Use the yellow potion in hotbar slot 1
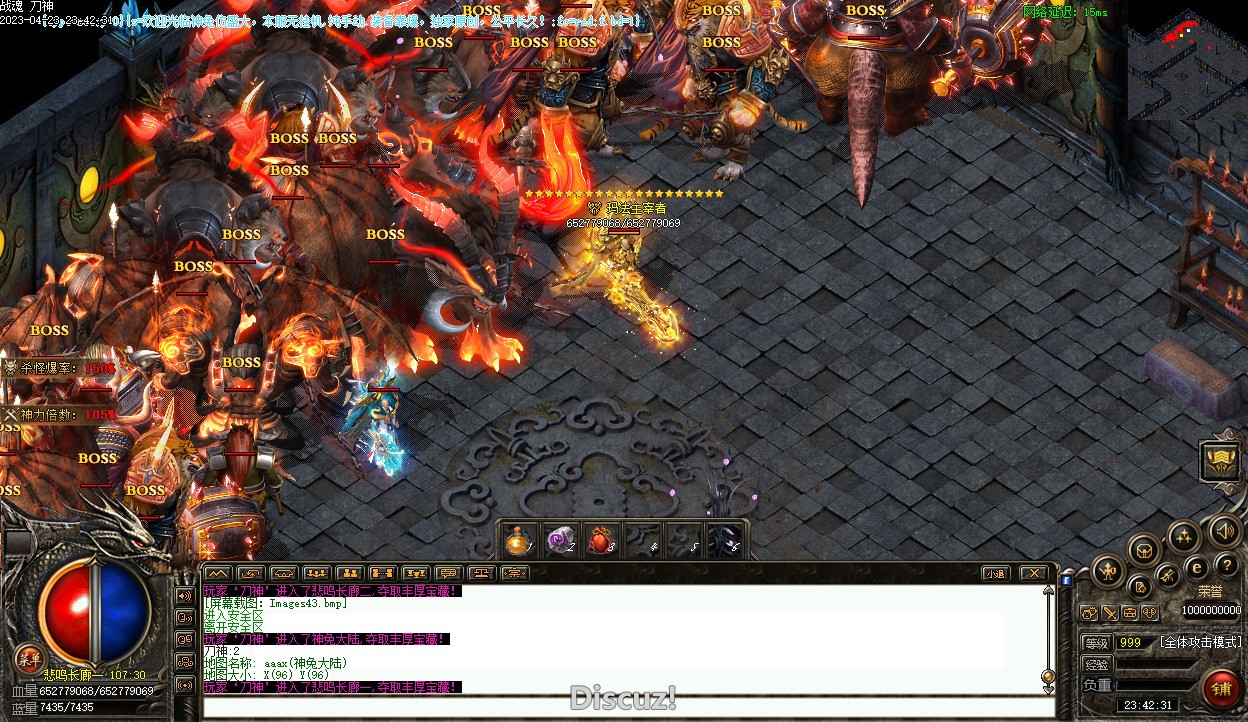The image size is (1248, 722). (x=518, y=541)
